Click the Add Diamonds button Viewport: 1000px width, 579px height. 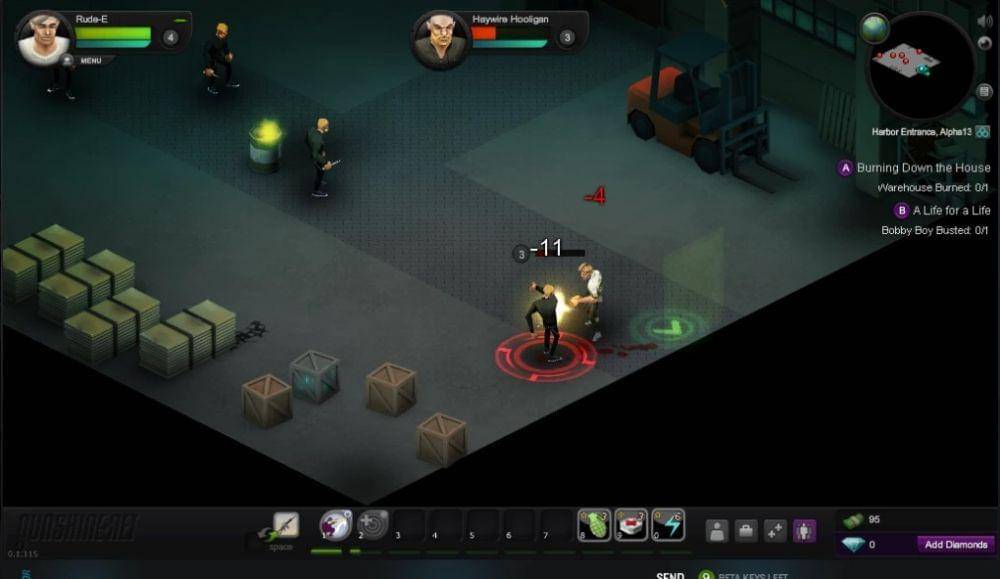955,545
